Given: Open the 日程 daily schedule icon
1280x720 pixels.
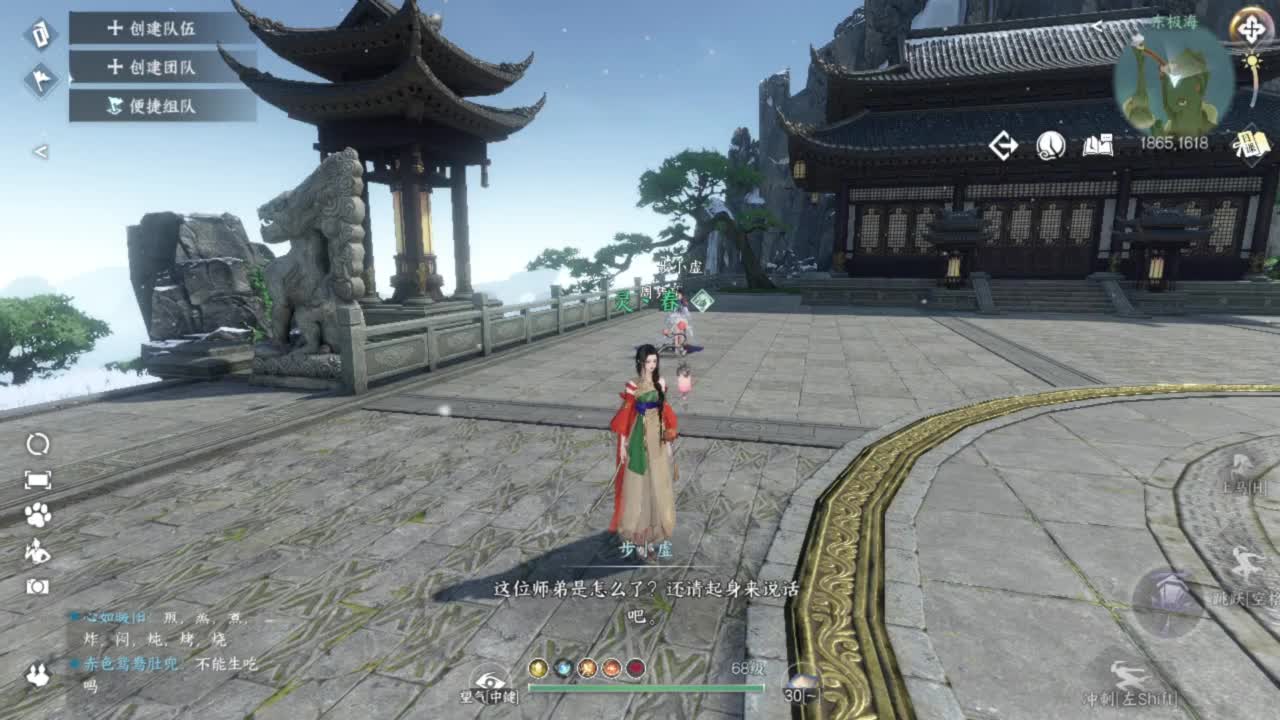Looking at the screenshot, I should tap(1250, 142).
